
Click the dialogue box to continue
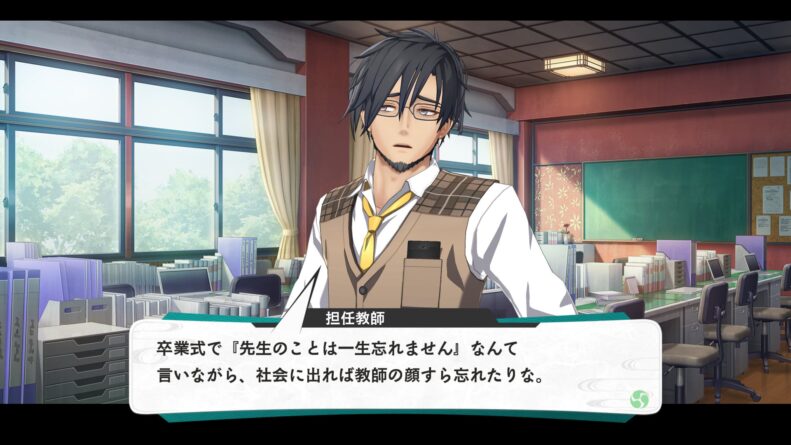pos(395,364)
